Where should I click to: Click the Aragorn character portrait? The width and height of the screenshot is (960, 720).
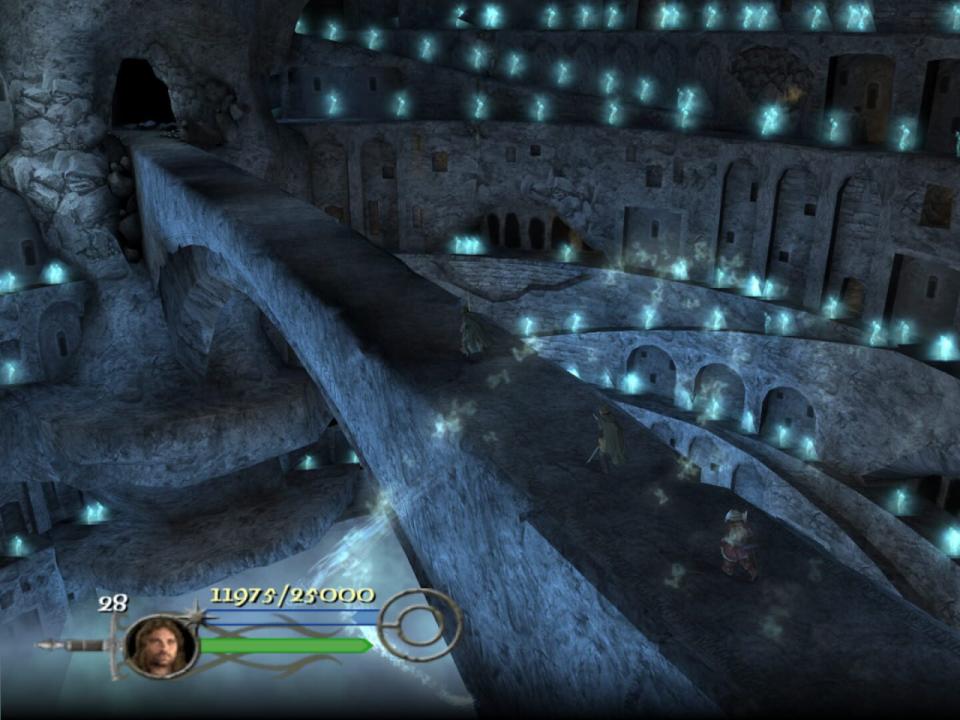pyautogui.click(x=160, y=646)
